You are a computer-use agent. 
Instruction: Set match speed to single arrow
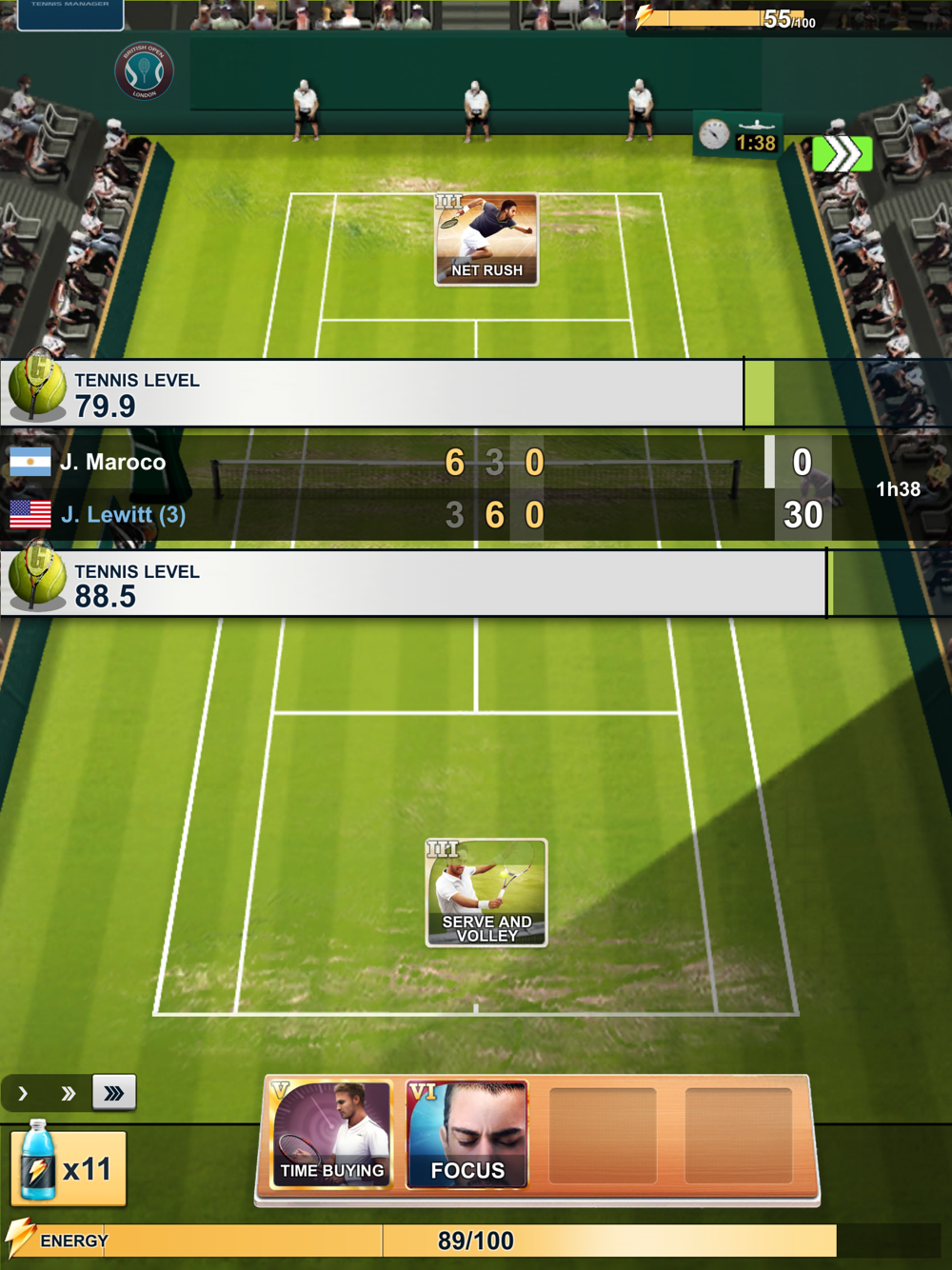(x=24, y=1094)
